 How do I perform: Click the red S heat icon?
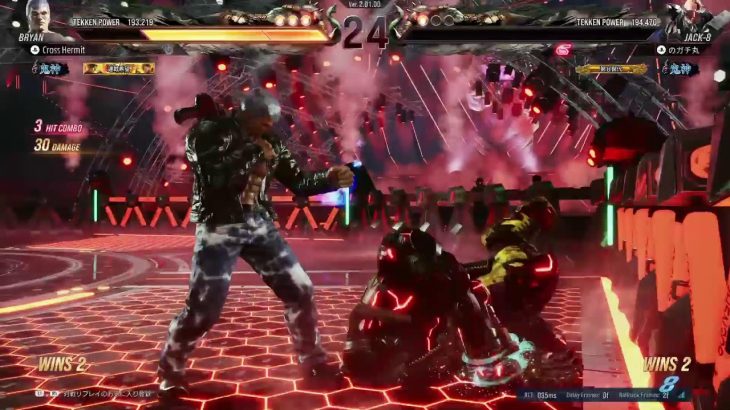click(x=563, y=50)
